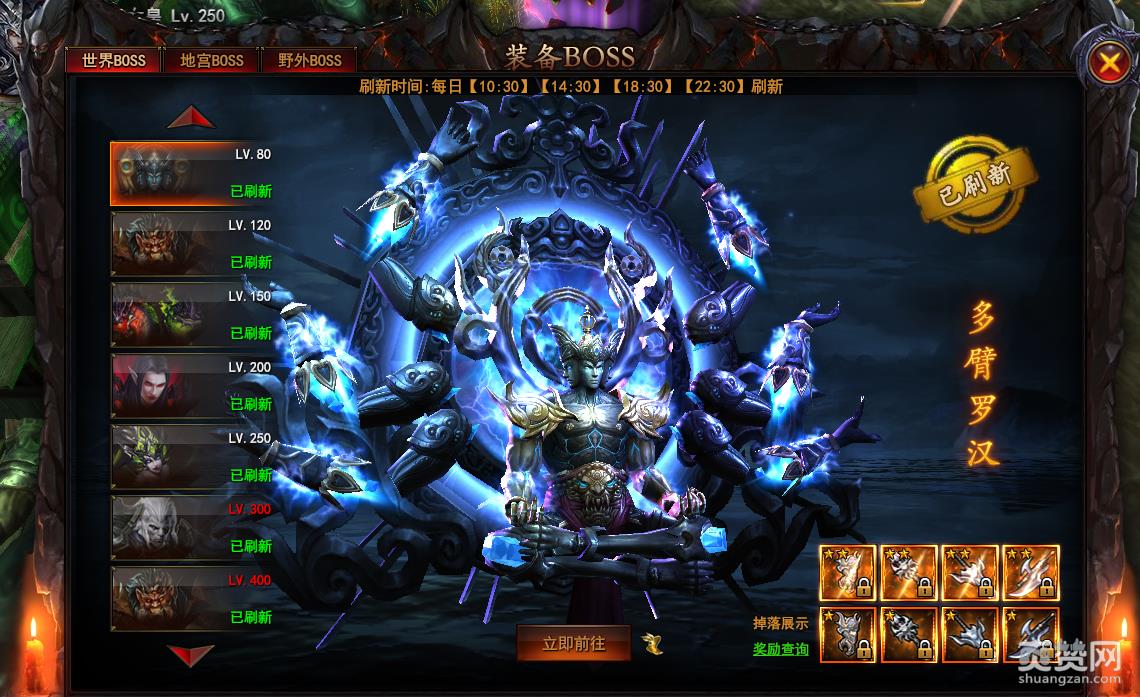
Task: Select the LV. 200 boss entry
Action: pyautogui.click(x=191, y=386)
